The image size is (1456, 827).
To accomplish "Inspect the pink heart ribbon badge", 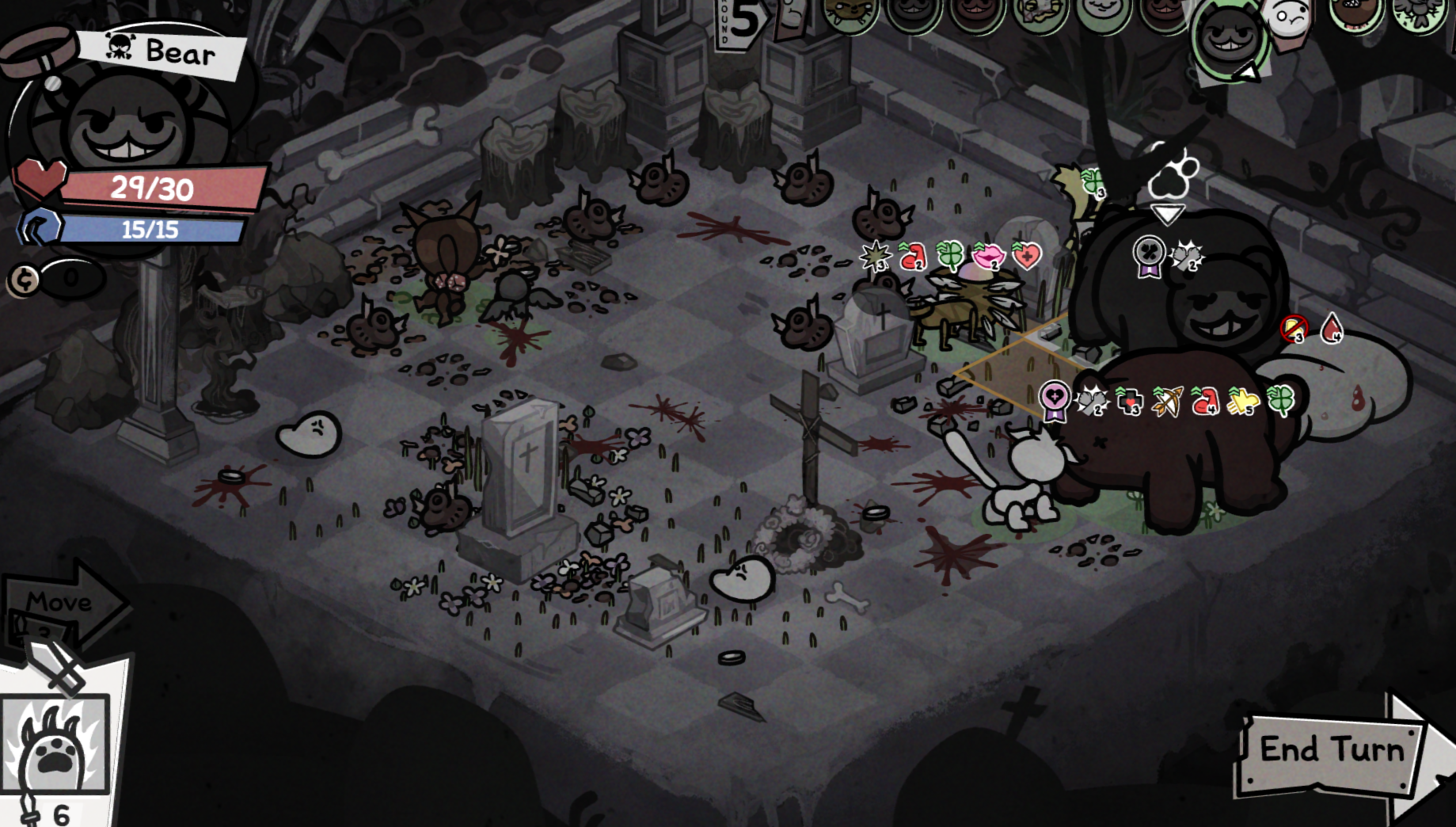I will click(1055, 400).
